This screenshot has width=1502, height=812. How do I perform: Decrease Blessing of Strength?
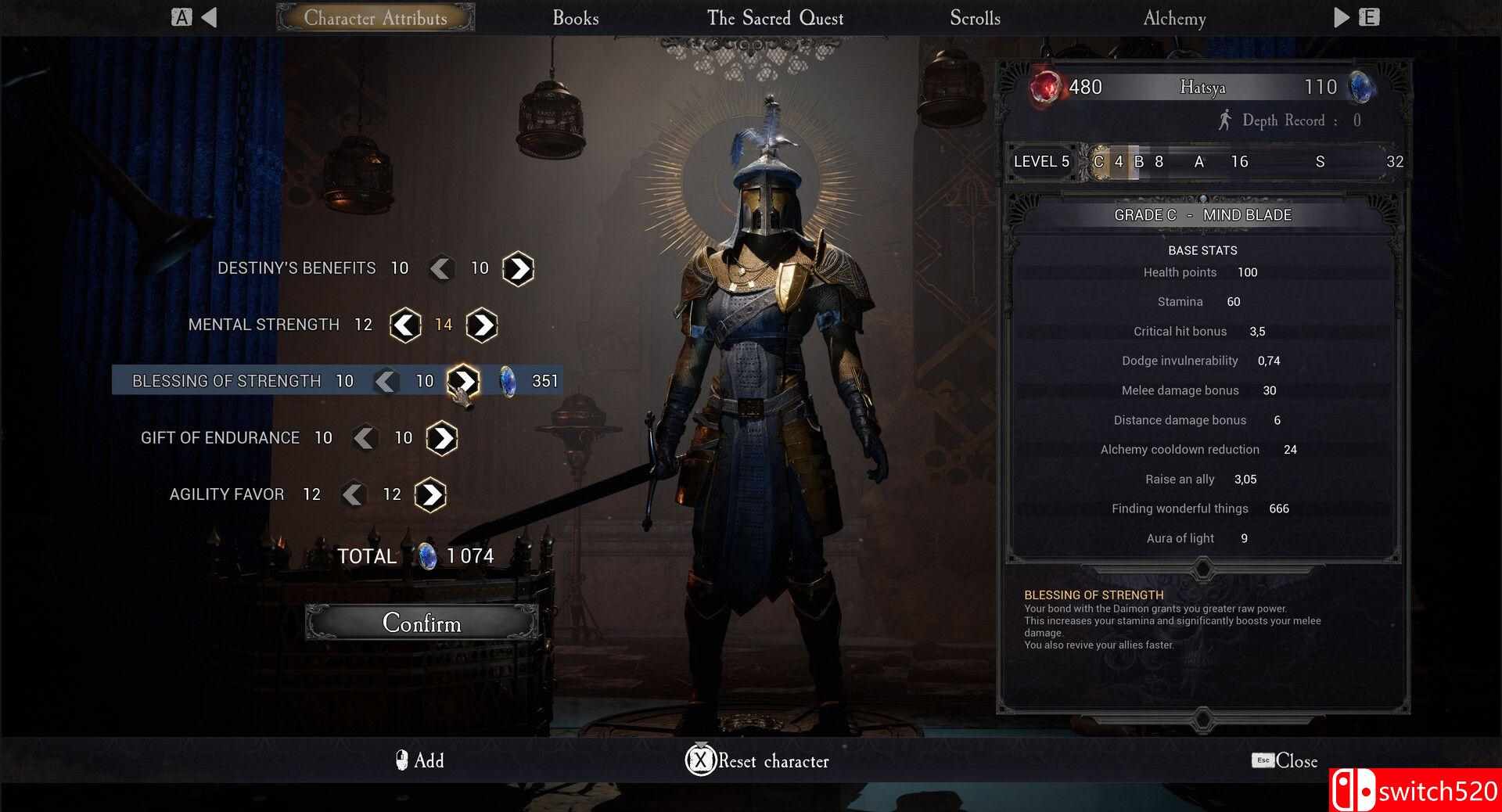(x=386, y=381)
